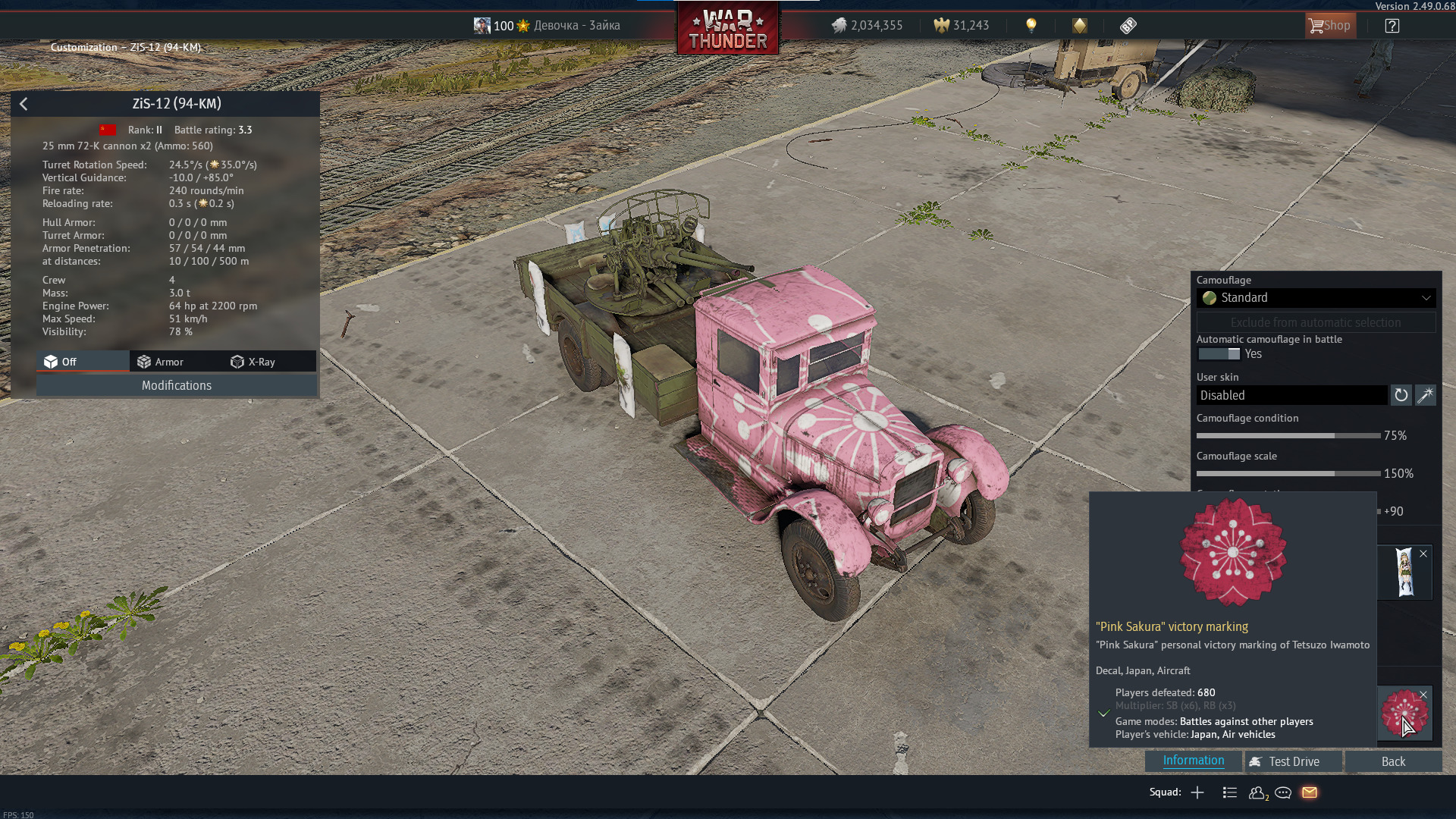Image resolution: width=1456 pixels, height=819 pixels.
Task: Adjust the camouflage scale slider
Action: [x=1288, y=474]
